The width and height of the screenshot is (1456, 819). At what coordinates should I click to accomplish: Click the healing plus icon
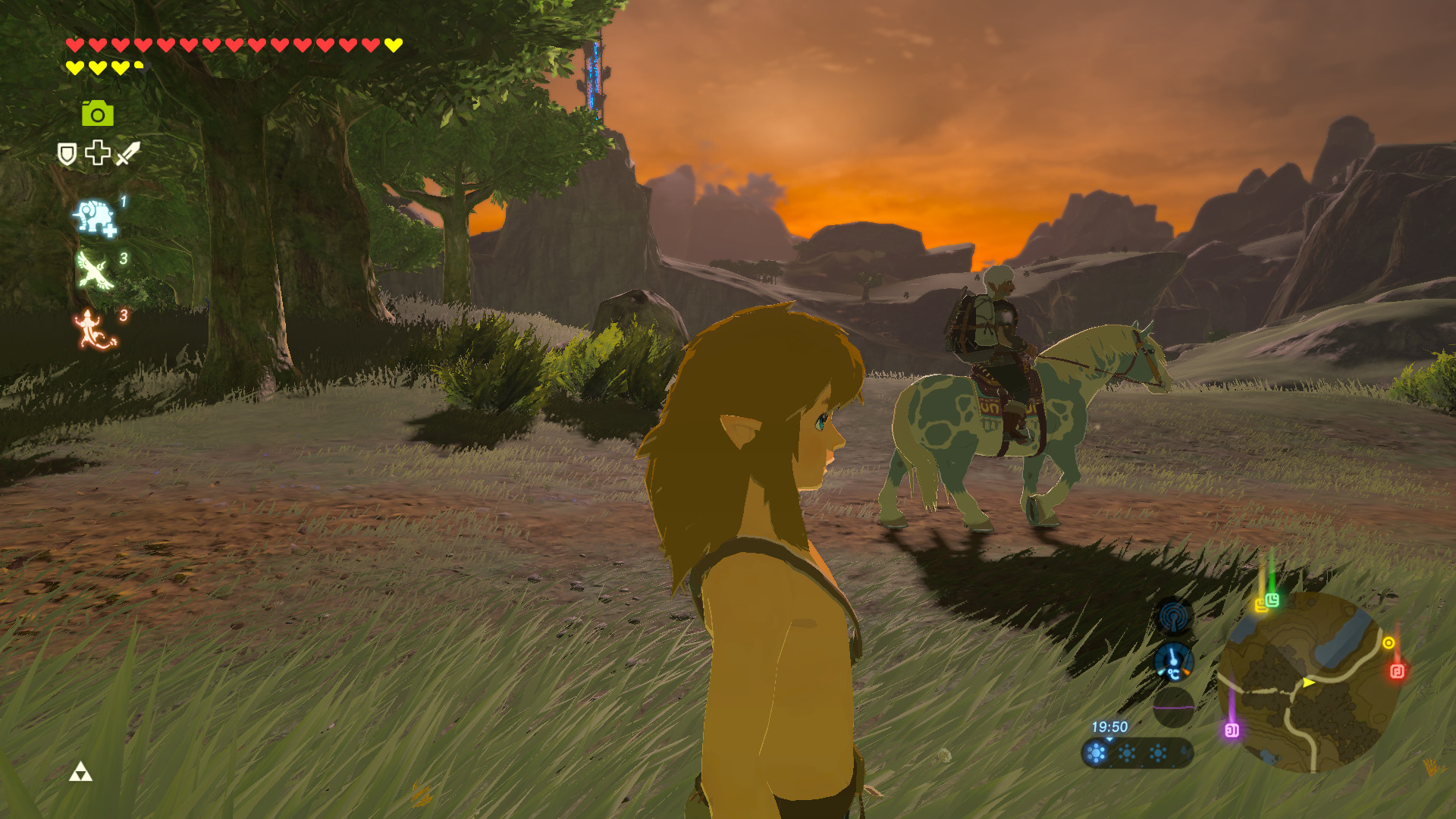click(97, 152)
